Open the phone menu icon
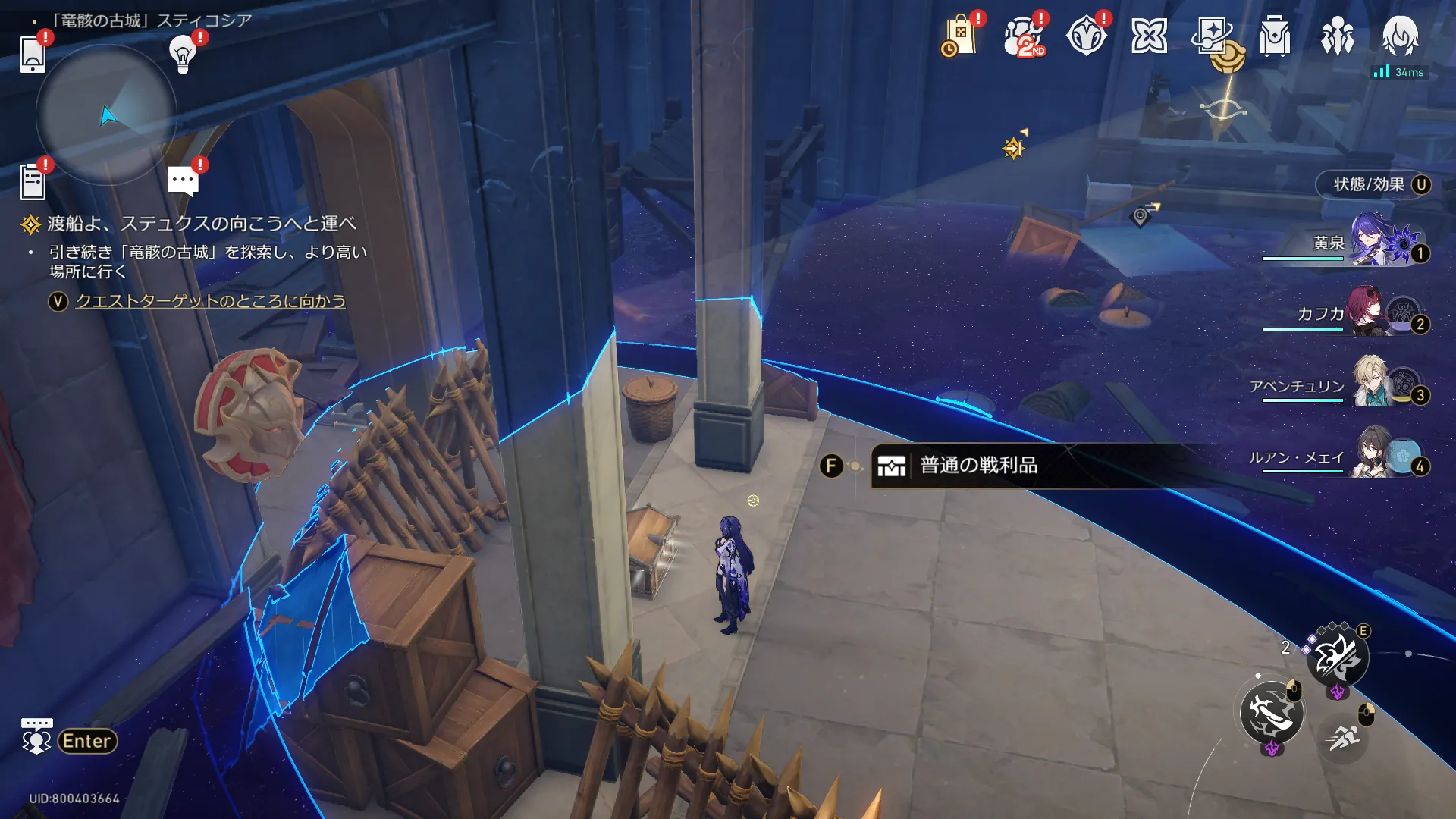The width and height of the screenshot is (1456, 819). [x=33, y=54]
